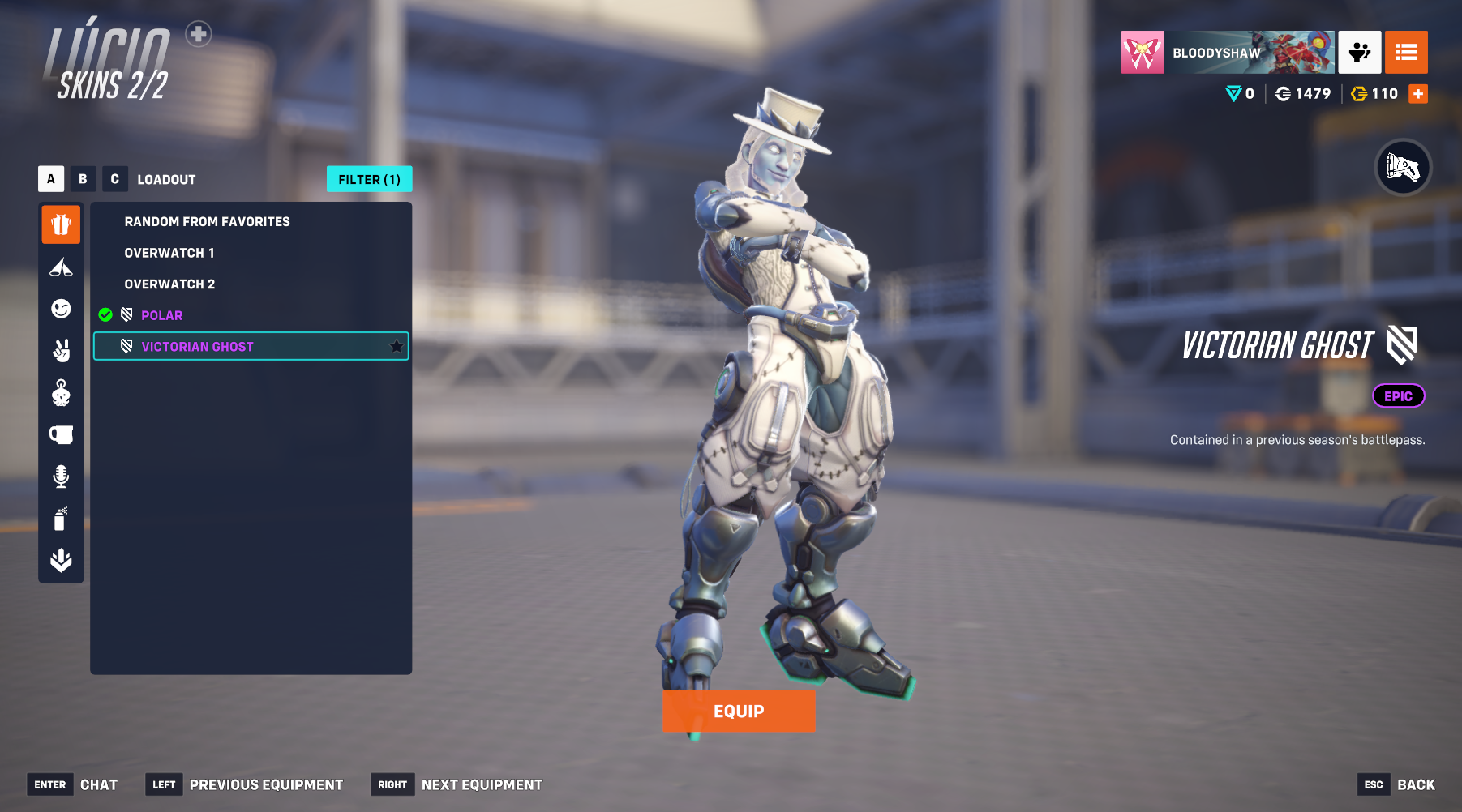Select the Polar skin

click(162, 315)
